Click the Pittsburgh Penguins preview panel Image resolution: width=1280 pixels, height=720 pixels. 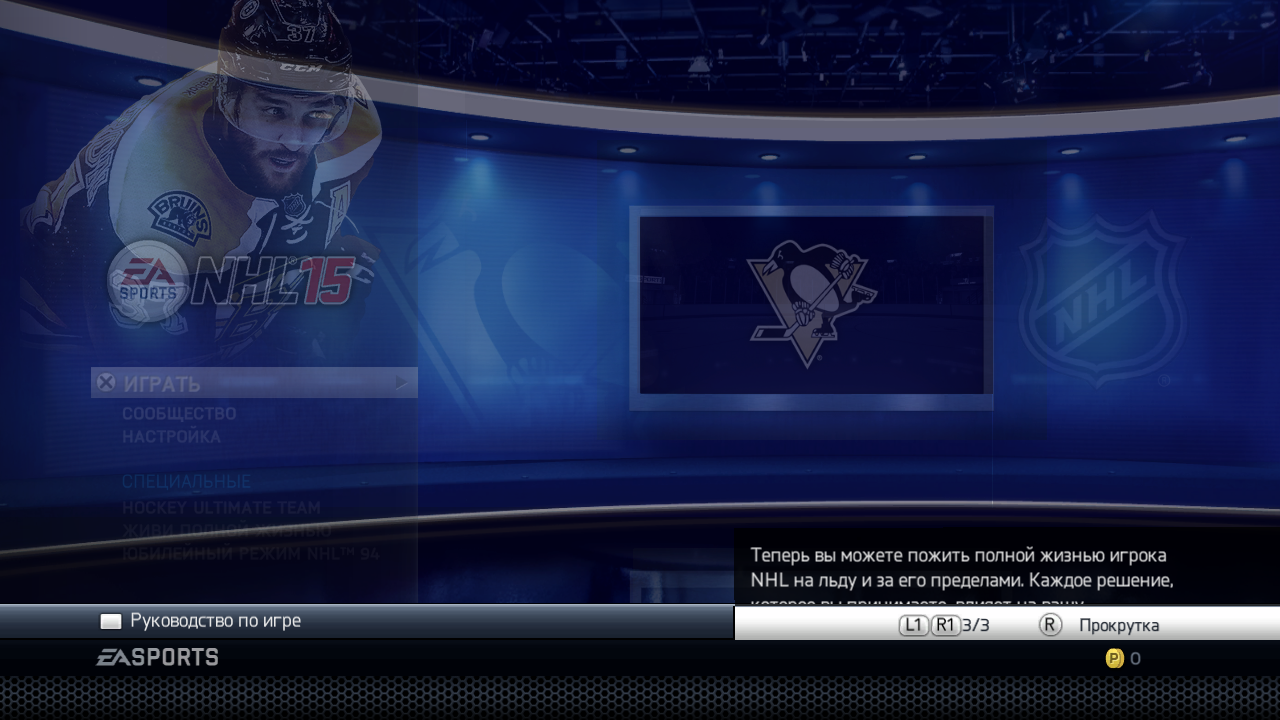pos(811,305)
